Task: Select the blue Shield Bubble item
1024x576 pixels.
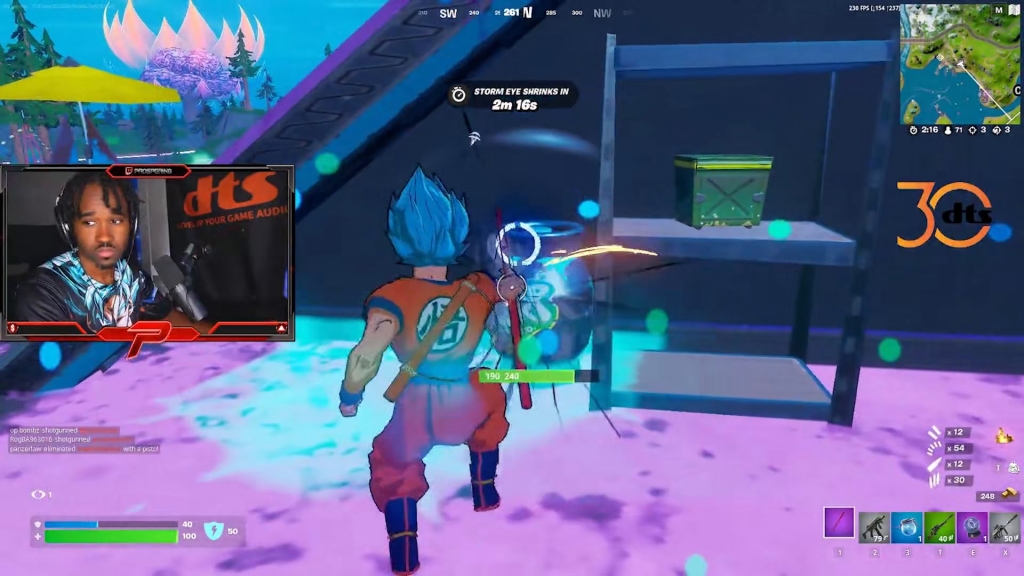Action: 907,526
